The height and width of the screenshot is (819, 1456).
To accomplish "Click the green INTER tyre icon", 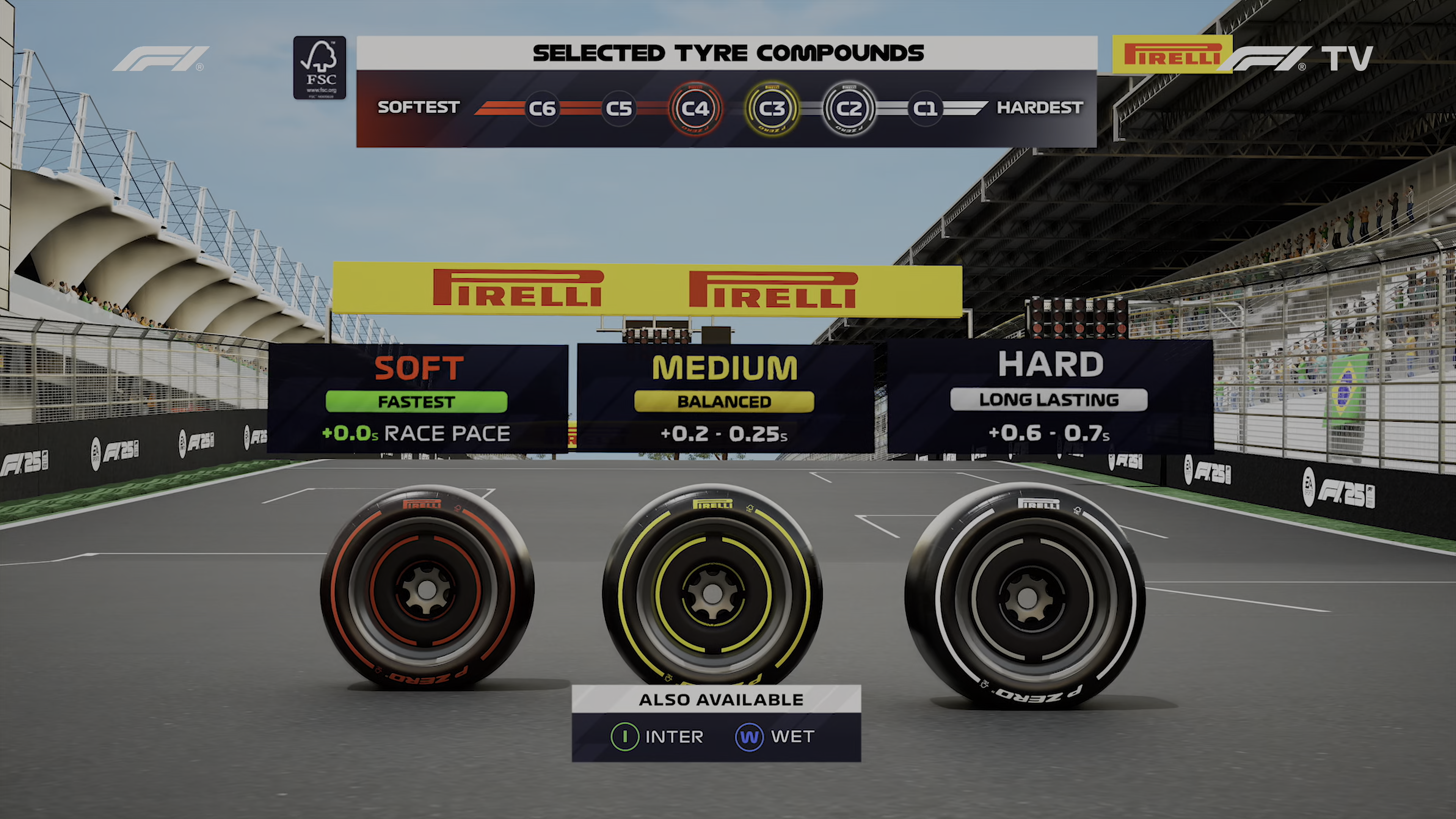I will [x=624, y=737].
